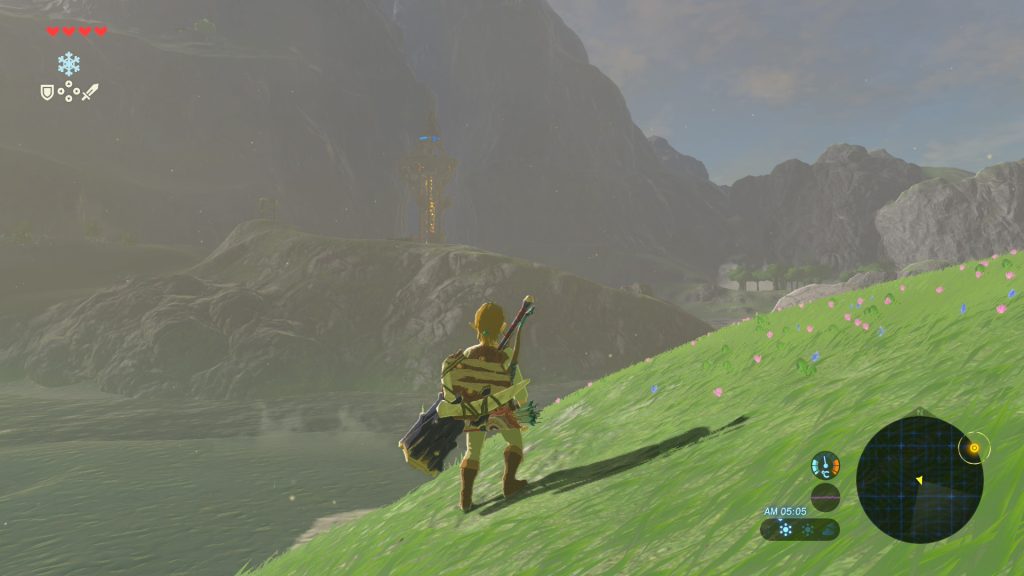
Task: Select the Cryonis snowflake rune icon
Action: [69, 65]
